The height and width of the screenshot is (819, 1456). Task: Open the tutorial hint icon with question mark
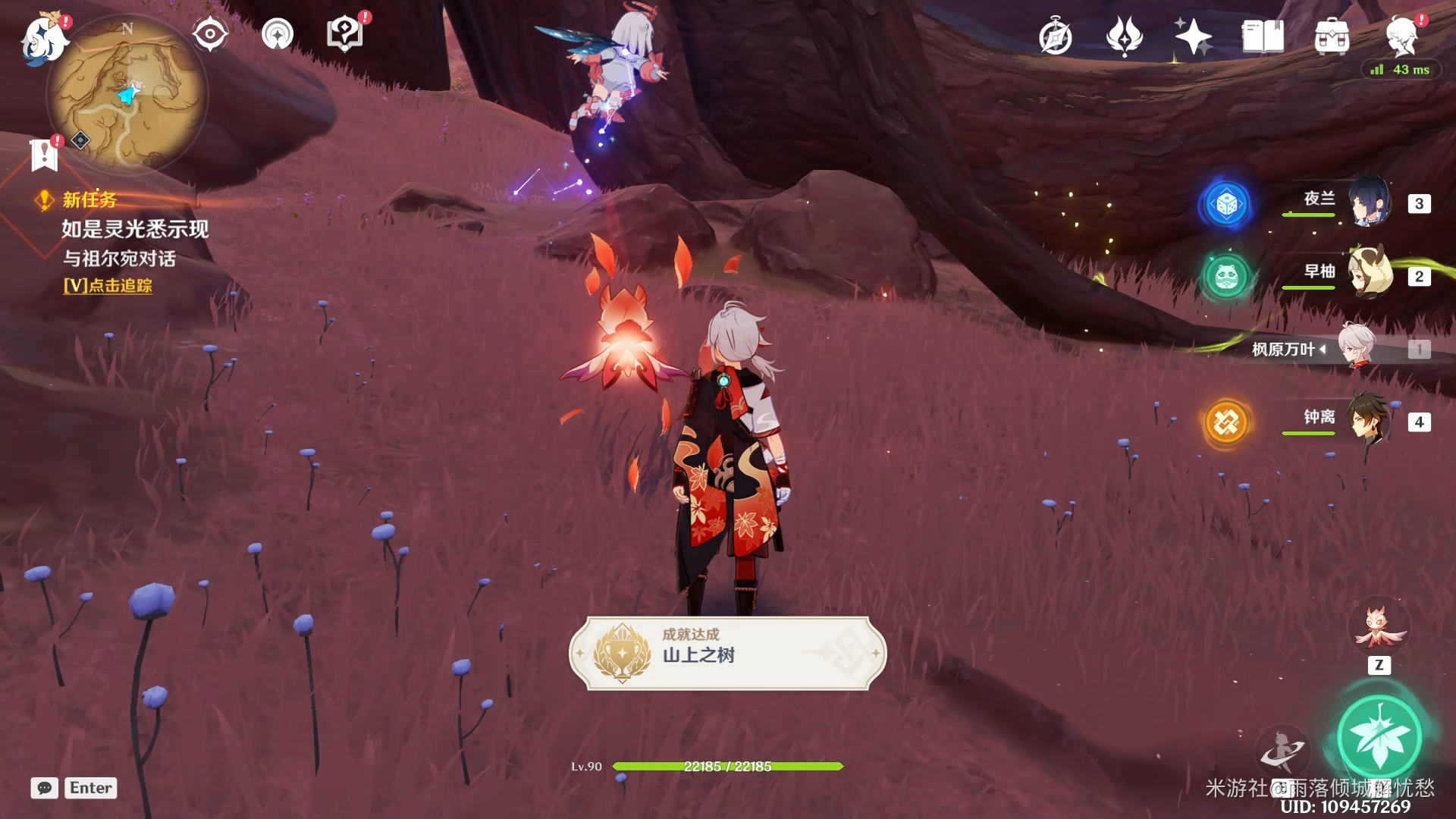345,34
